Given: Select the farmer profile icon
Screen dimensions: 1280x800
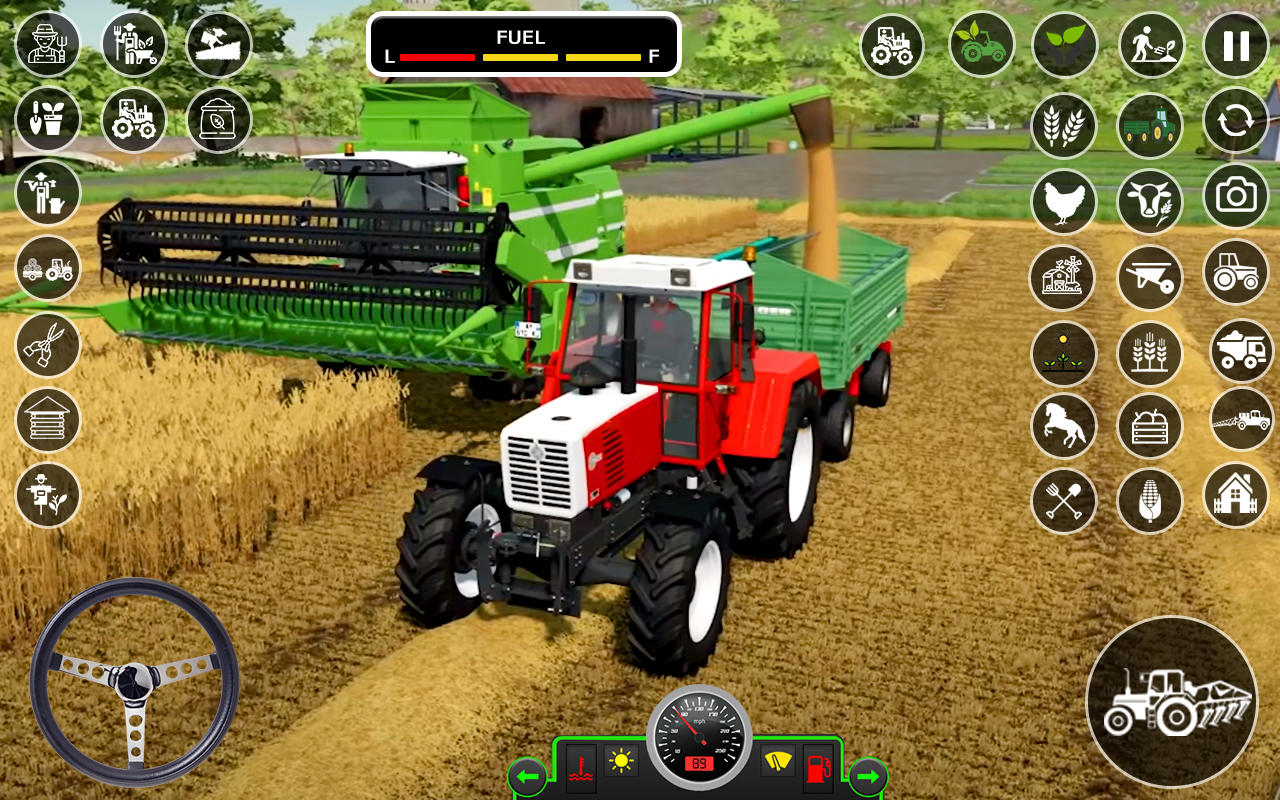Looking at the screenshot, I should pos(48,45).
